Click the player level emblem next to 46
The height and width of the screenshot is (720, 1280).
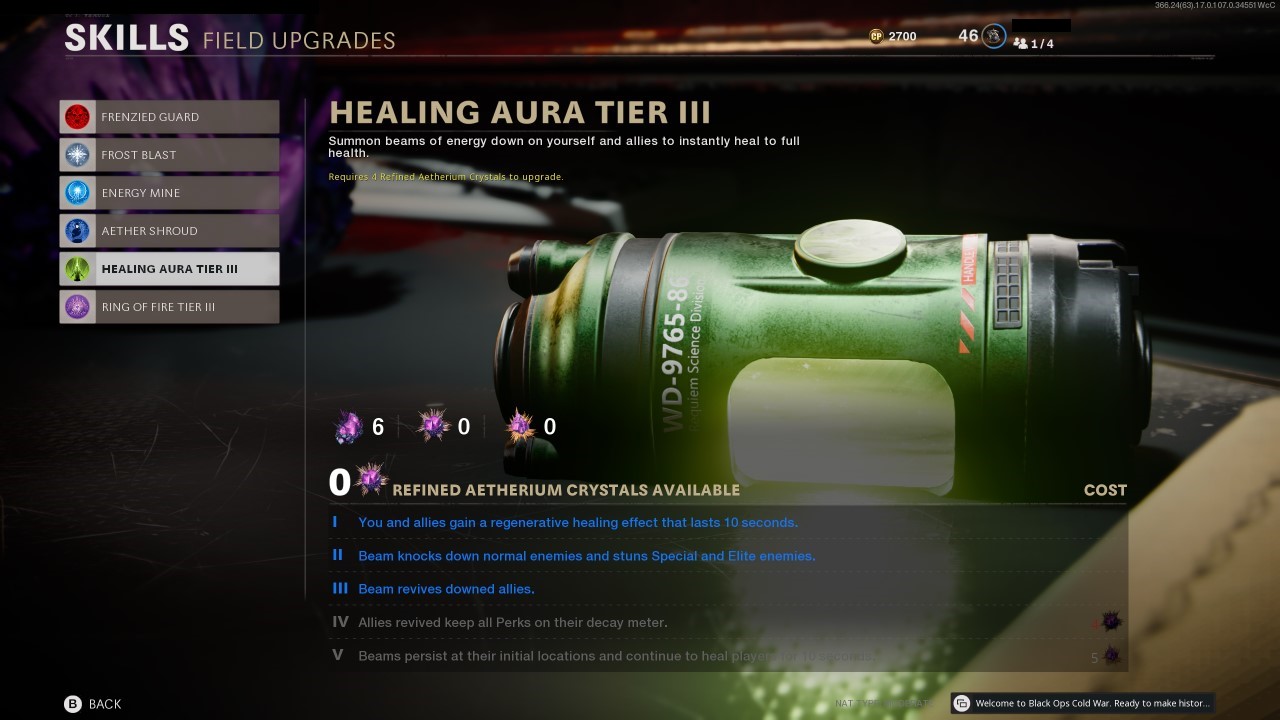pos(993,35)
